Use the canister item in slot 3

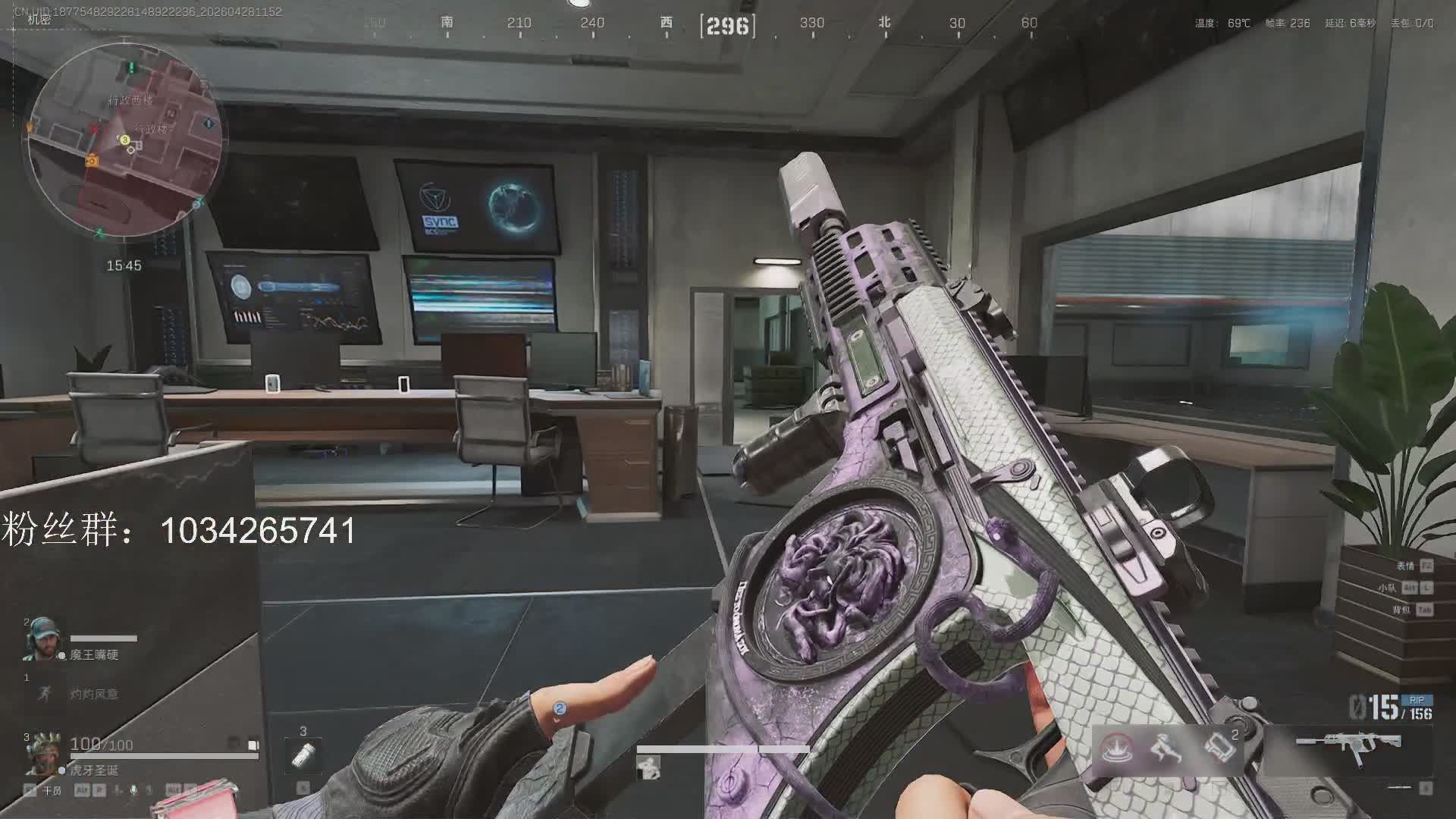(x=303, y=755)
